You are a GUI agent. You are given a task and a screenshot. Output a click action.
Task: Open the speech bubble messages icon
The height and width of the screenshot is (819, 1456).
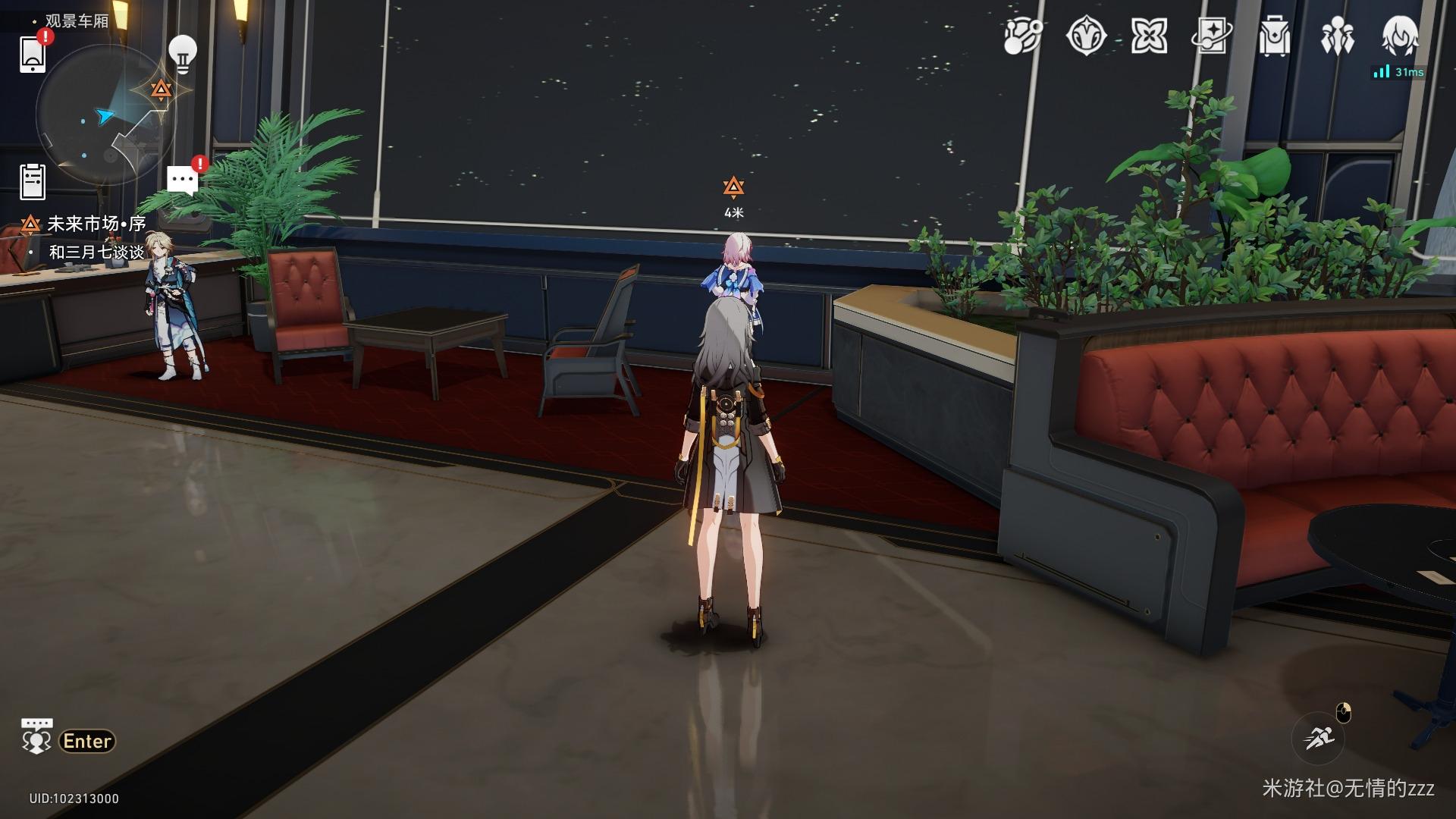(x=182, y=180)
